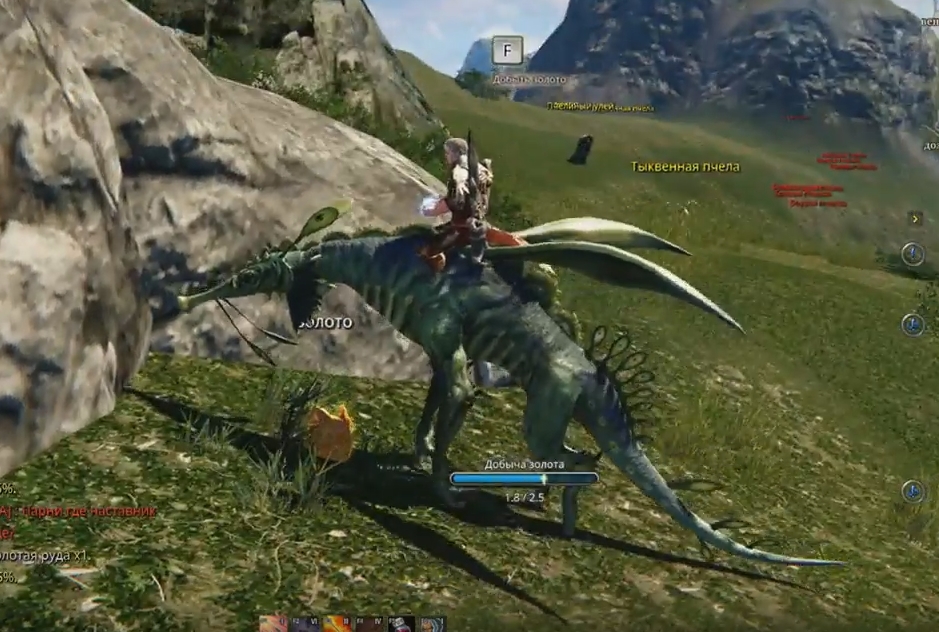The height and width of the screenshot is (632, 939).
Task: Use the red potion hotbar slot
Action: (401, 624)
